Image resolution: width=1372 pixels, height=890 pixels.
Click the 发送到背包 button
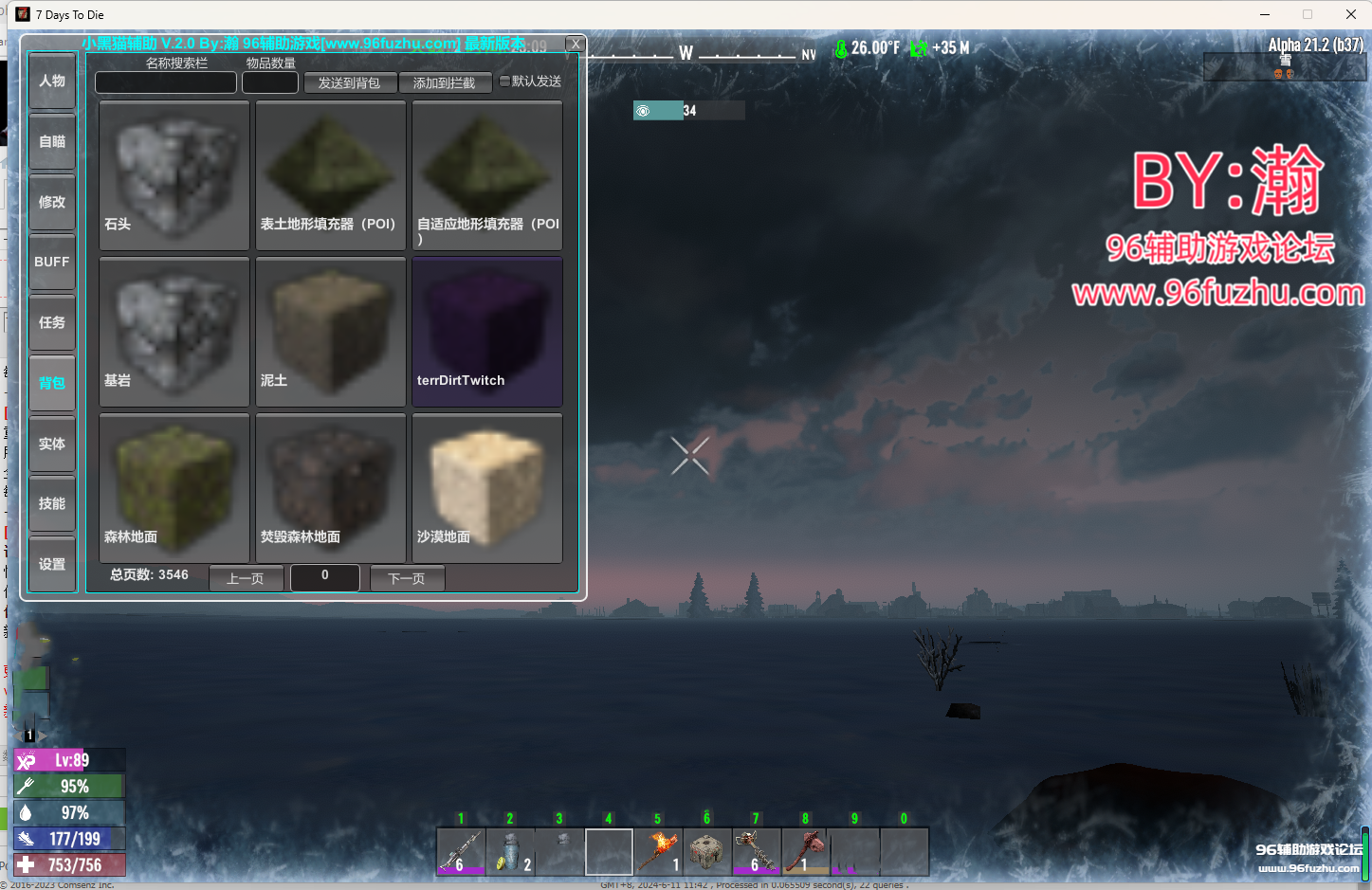(x=349, y=83)
